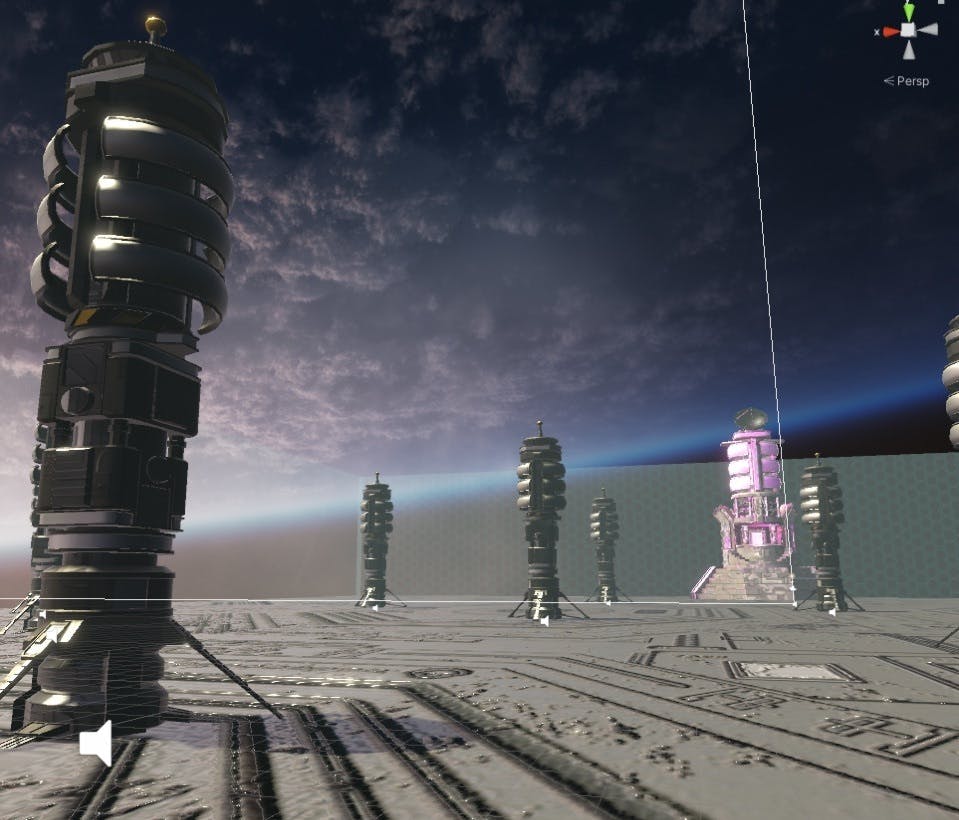Click the gray right-side cone on the gizmo

coord(928,30)
